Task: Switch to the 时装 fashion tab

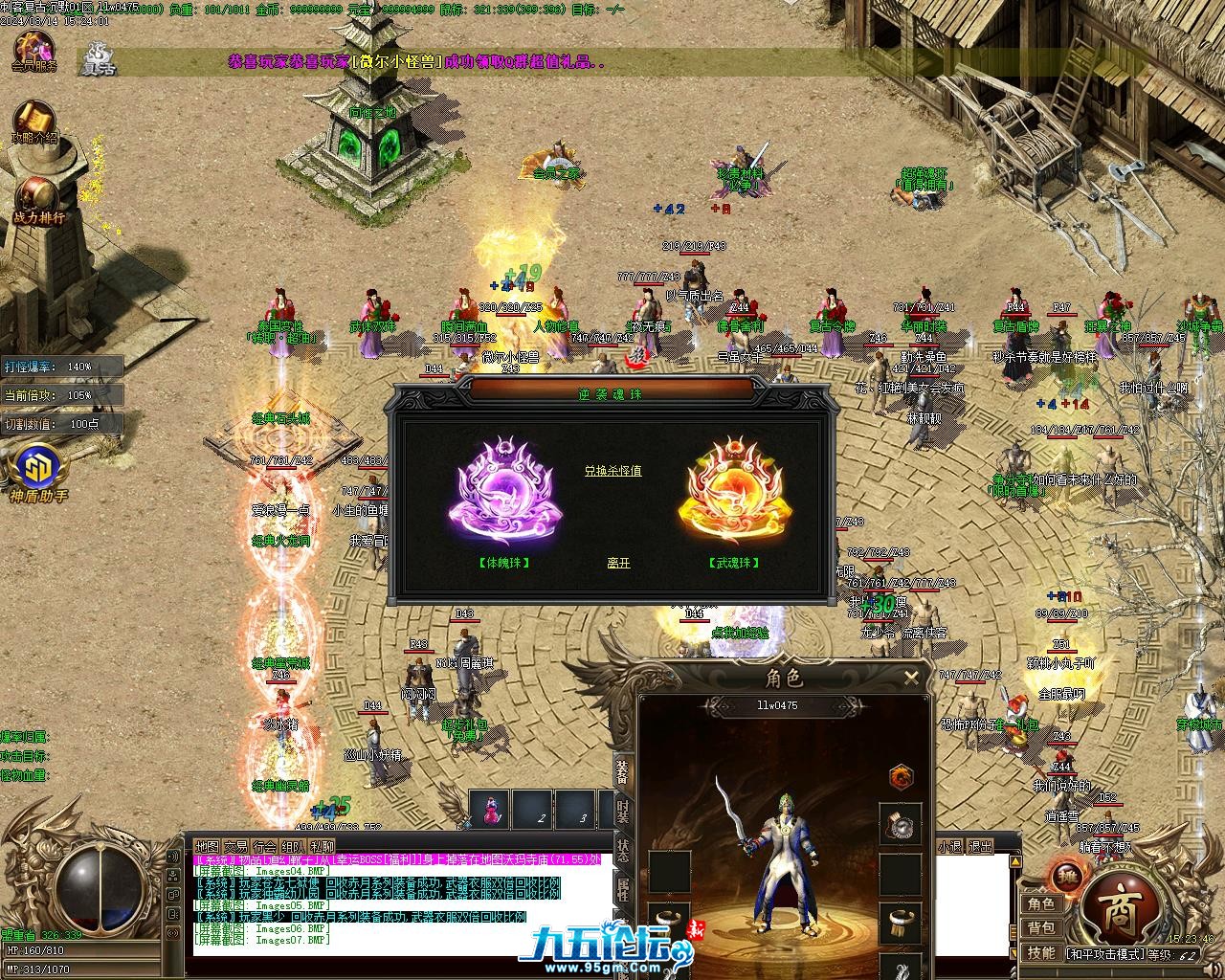Action: pyautogui.click(x=623, y=813)
